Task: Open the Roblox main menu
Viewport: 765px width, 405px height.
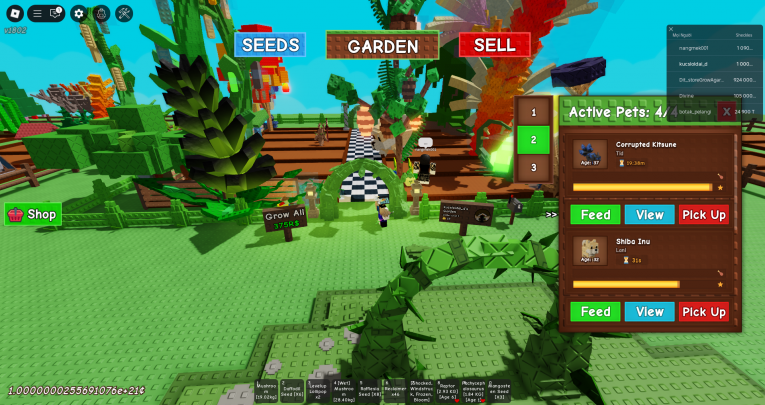Action: [14, 13]
